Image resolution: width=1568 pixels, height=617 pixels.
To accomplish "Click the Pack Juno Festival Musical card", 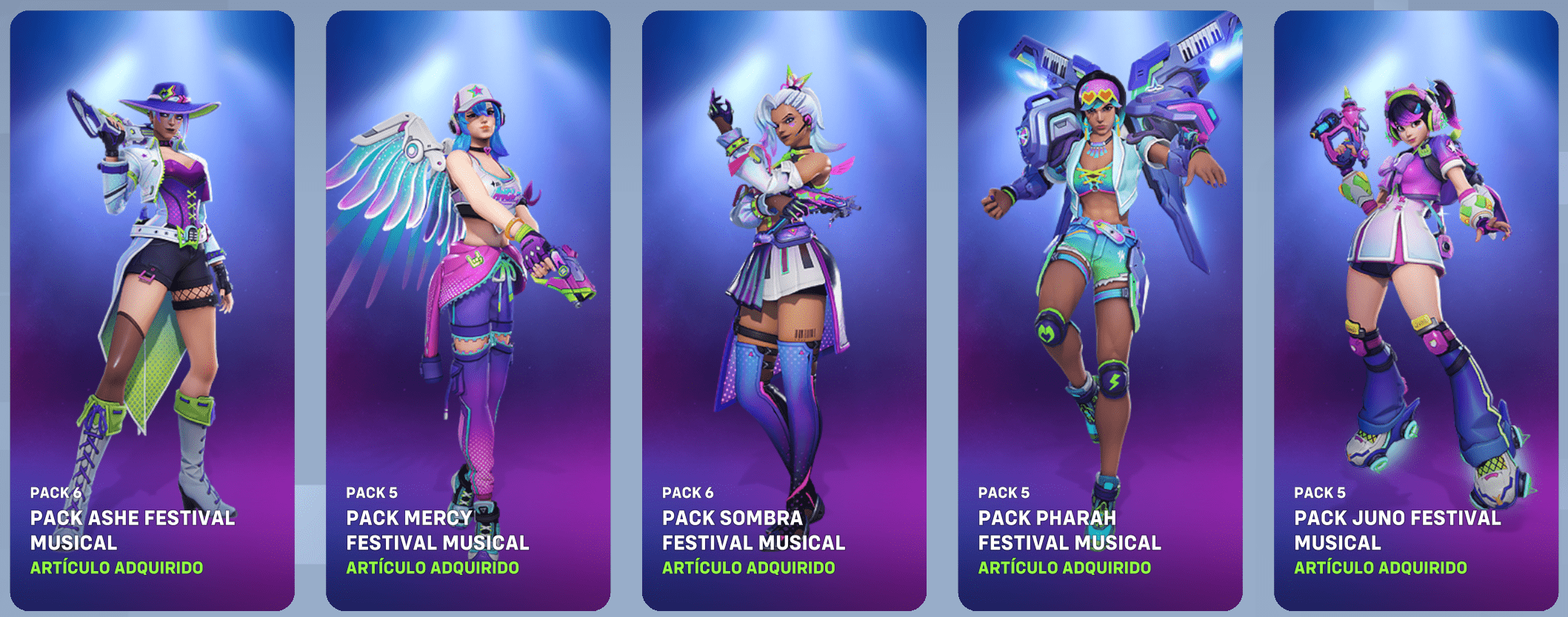I will click(x=1415, y=310).
